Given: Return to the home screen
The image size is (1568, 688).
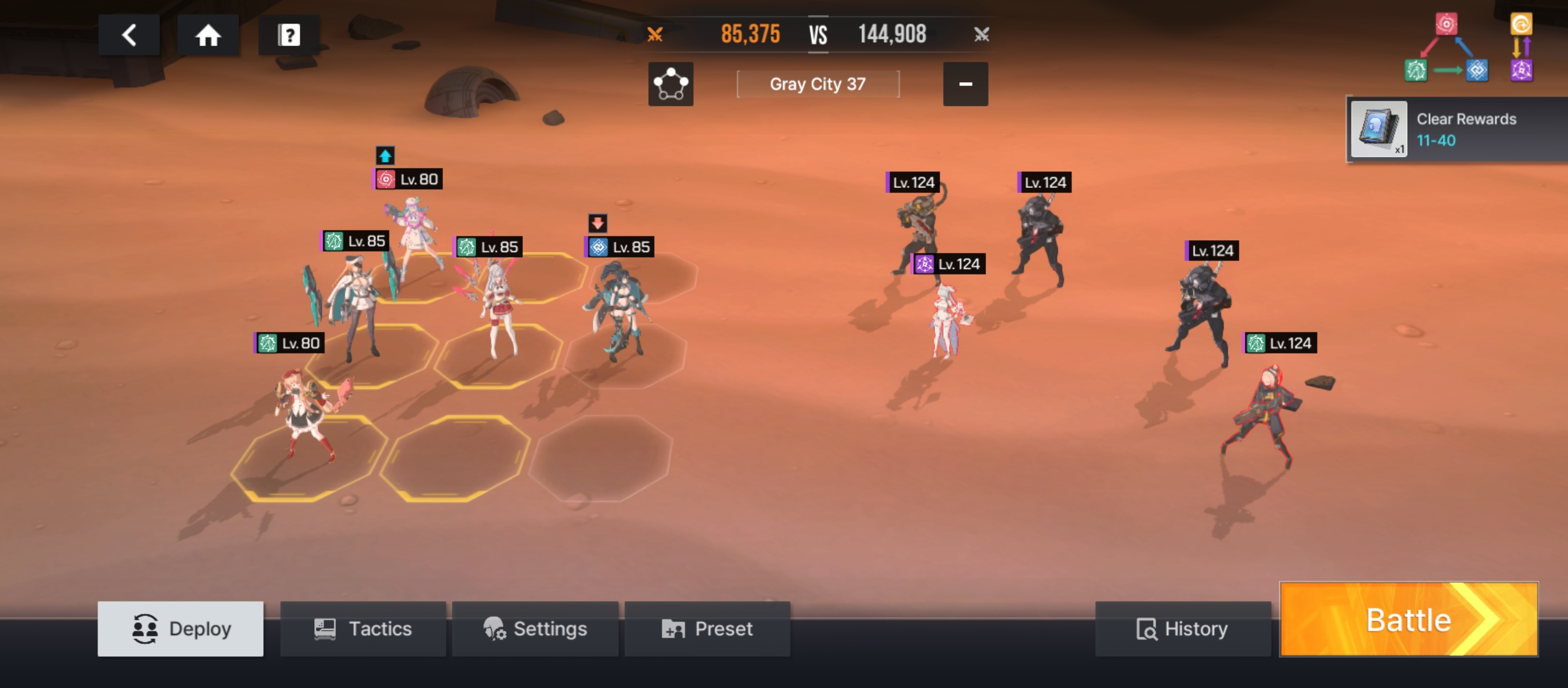Looking at the screenshot, I should click(208, 35).
